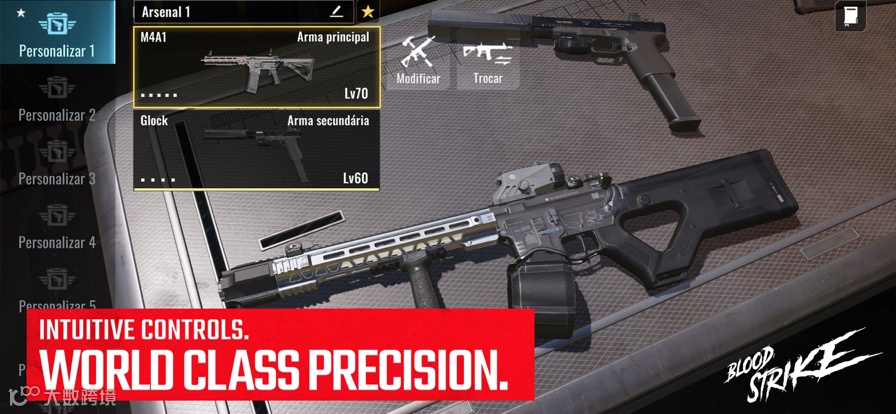Image resolution: width=896 pixels, height=414 pixels.
Task: Open the book icon in top-right corner
Action: tap(849, 17)
